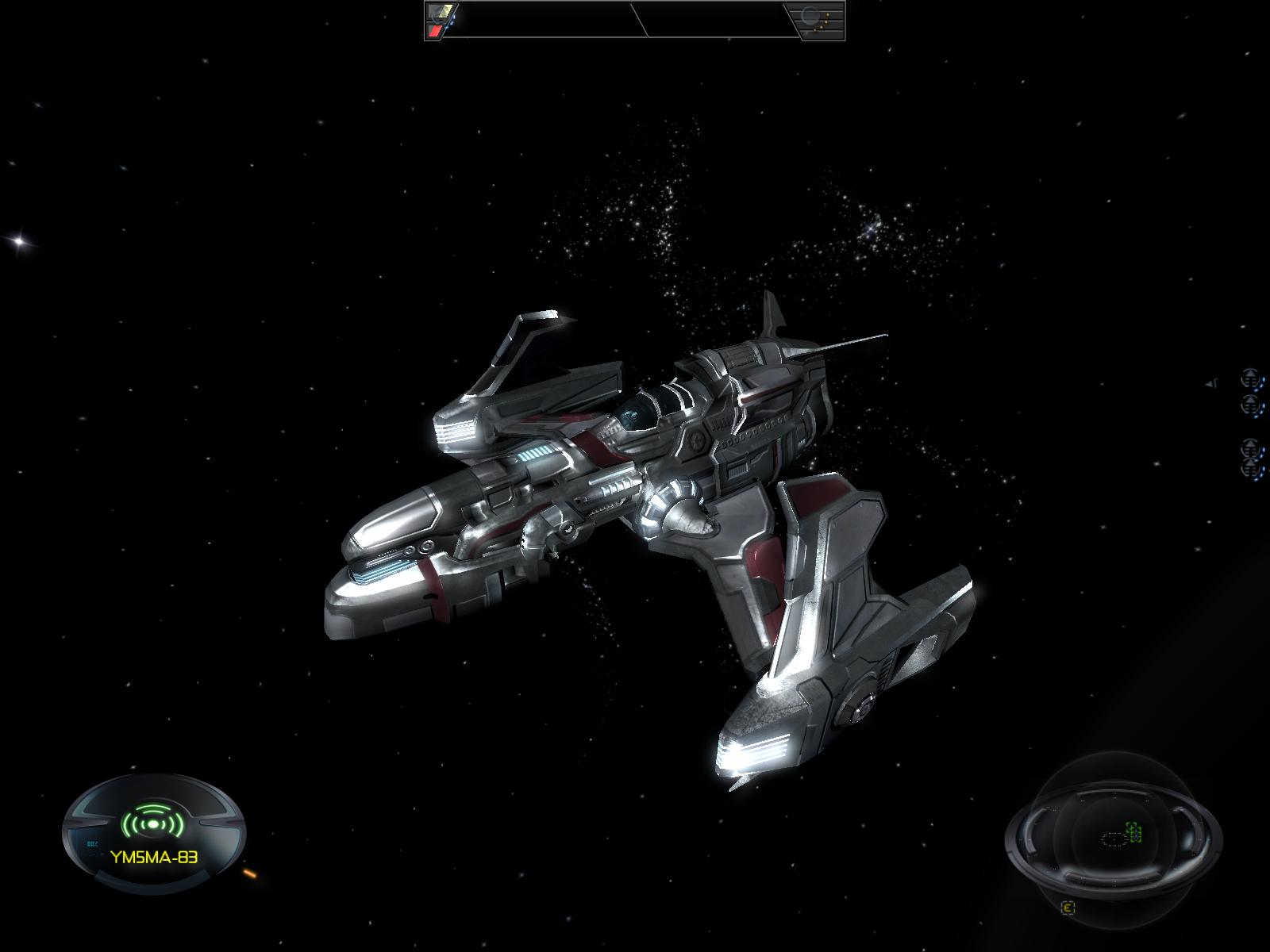Viewport: 1270px width, 952px height.
Task: Open the planet-and-dots panel on the top bar
Action: tap(815, 20)
